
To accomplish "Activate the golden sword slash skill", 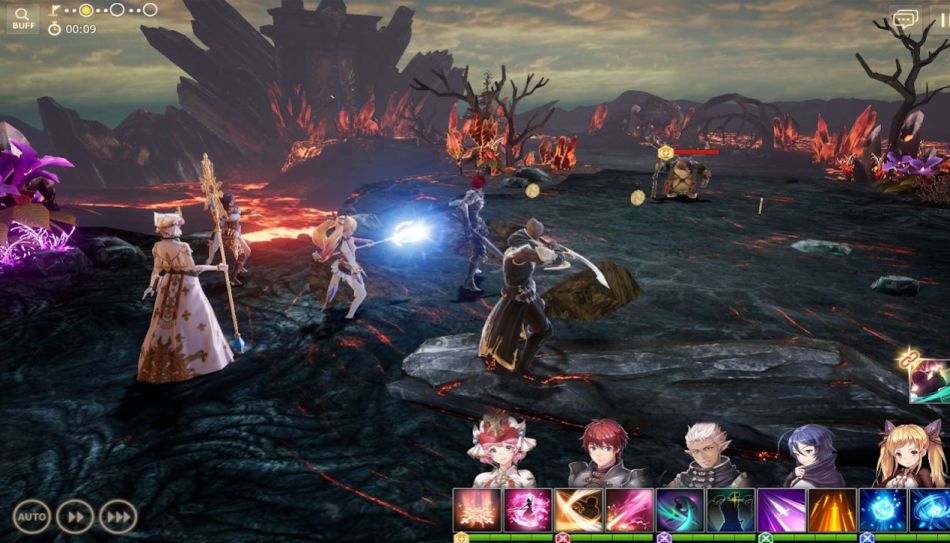I will 579,510.
